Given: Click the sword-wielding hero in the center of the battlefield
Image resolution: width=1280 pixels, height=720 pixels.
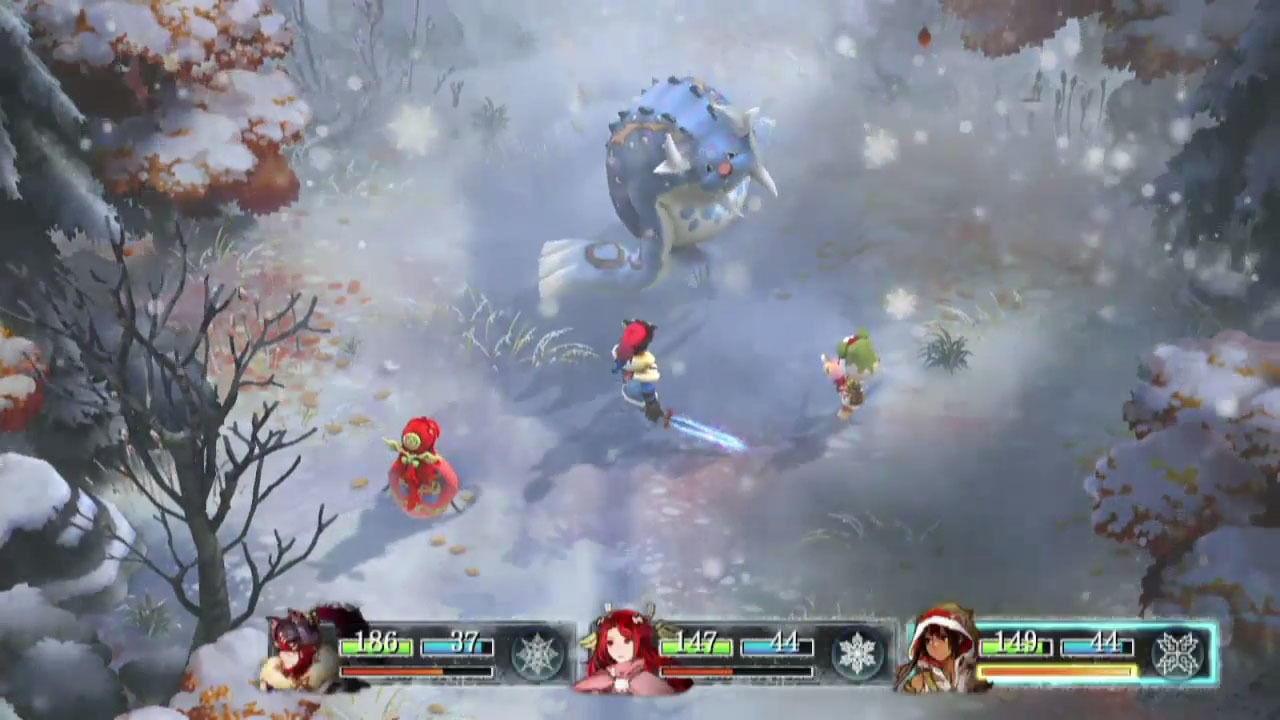Looking at the screenshot, I should (640, 370).
